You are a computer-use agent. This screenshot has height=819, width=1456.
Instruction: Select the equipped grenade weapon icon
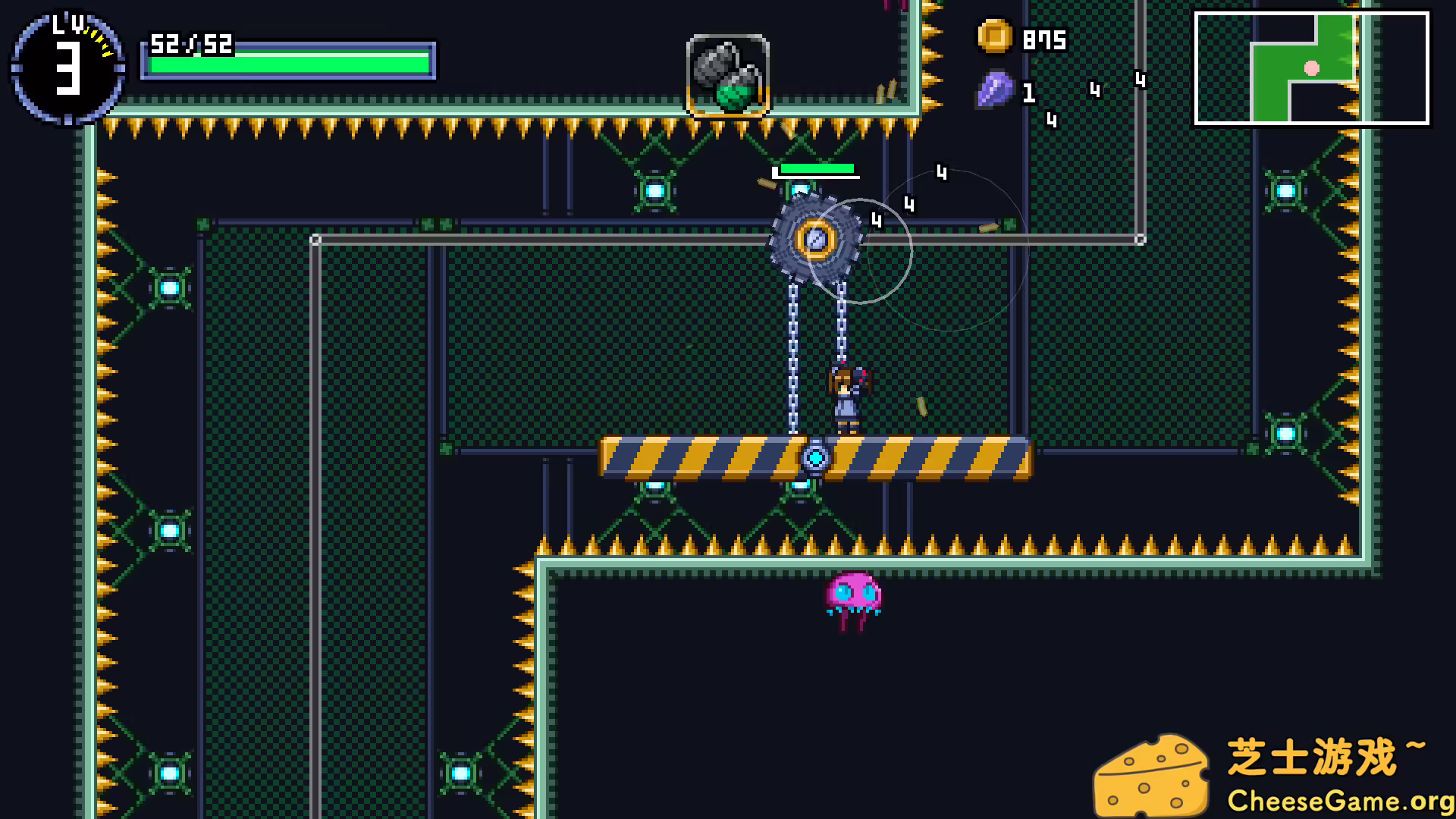pyautogui.click(x=726, y=73)
